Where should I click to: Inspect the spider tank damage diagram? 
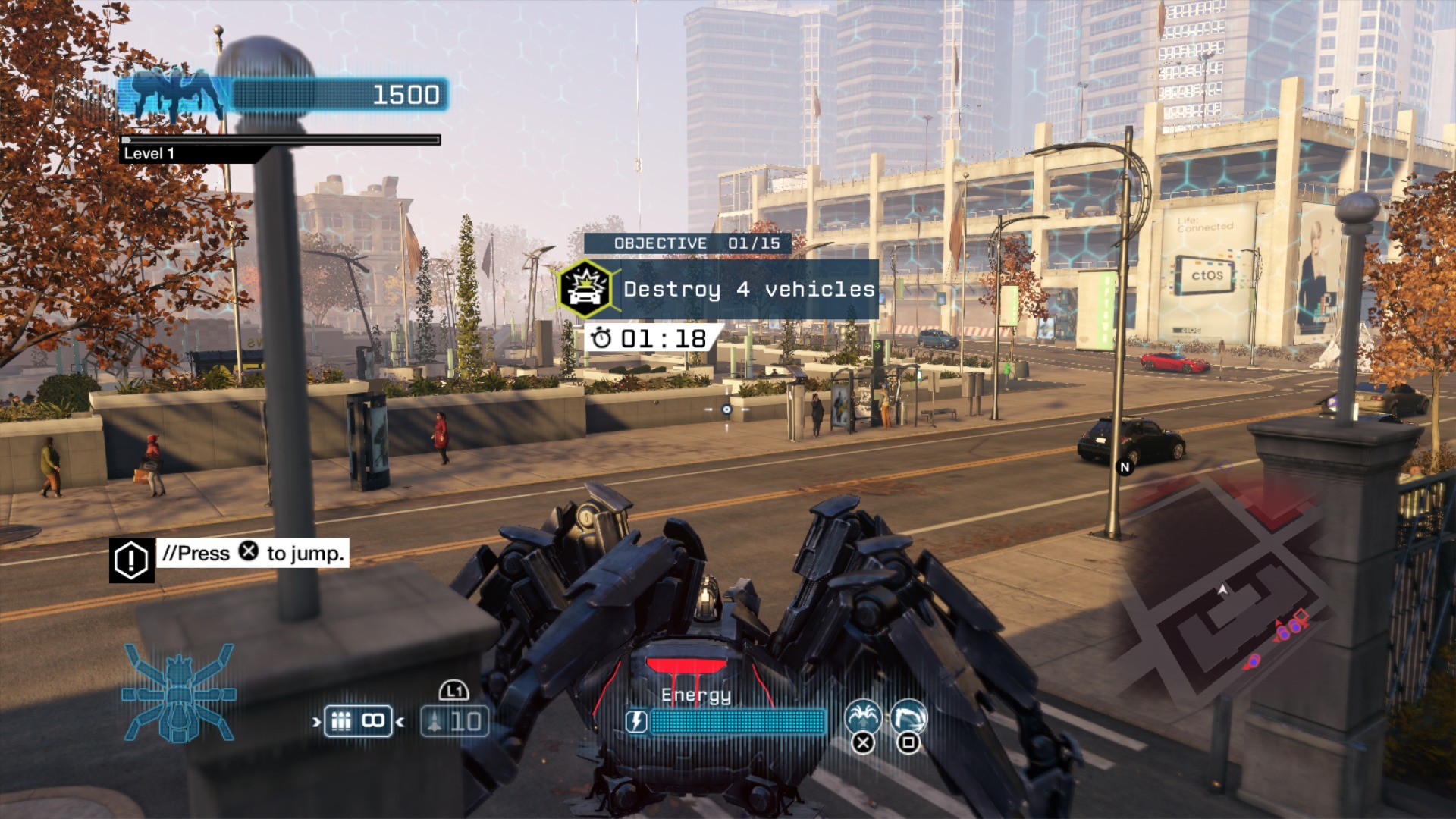(179, 692)
